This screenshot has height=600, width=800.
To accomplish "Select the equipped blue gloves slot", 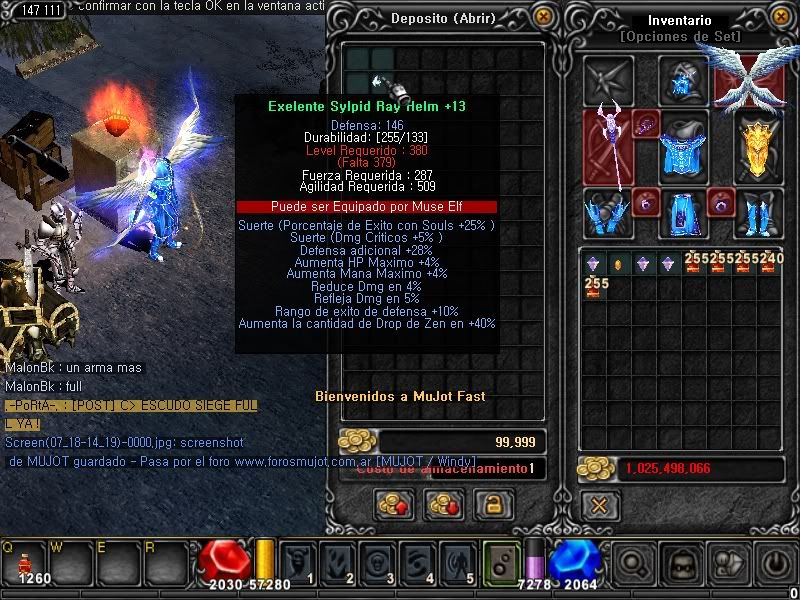I will click(607, 213).
